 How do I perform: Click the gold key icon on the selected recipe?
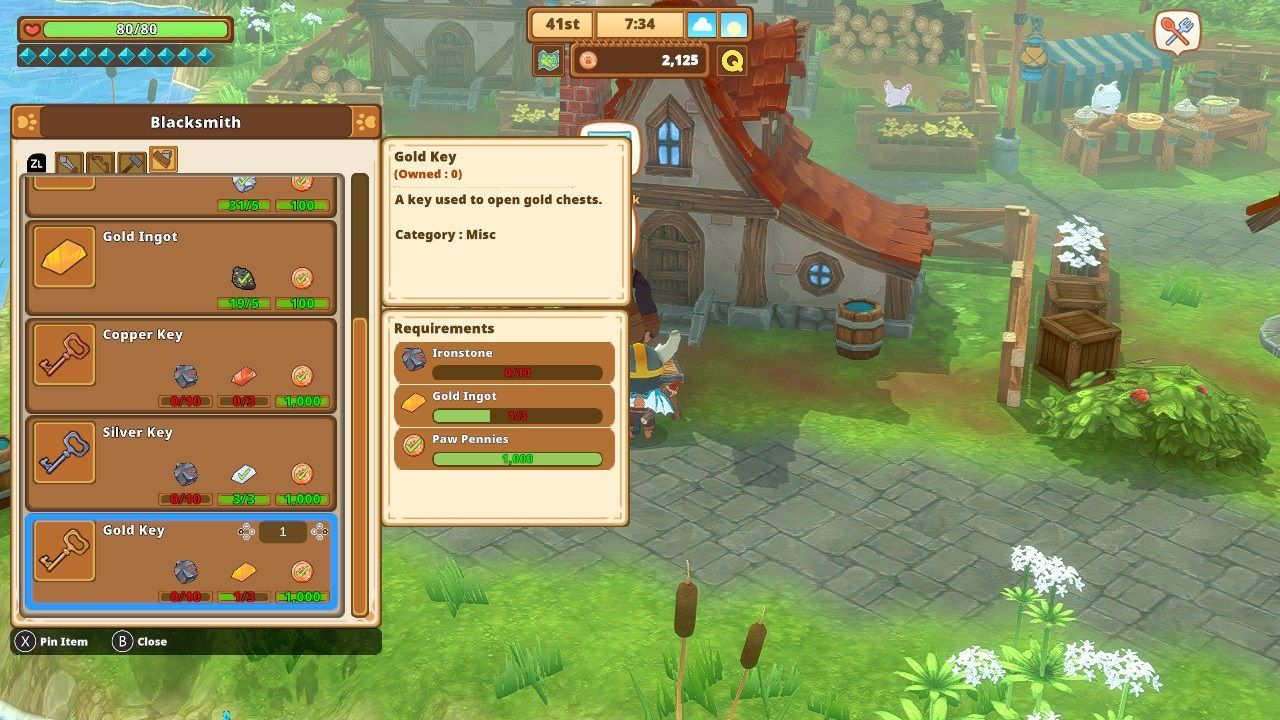[x=64, y=552]
